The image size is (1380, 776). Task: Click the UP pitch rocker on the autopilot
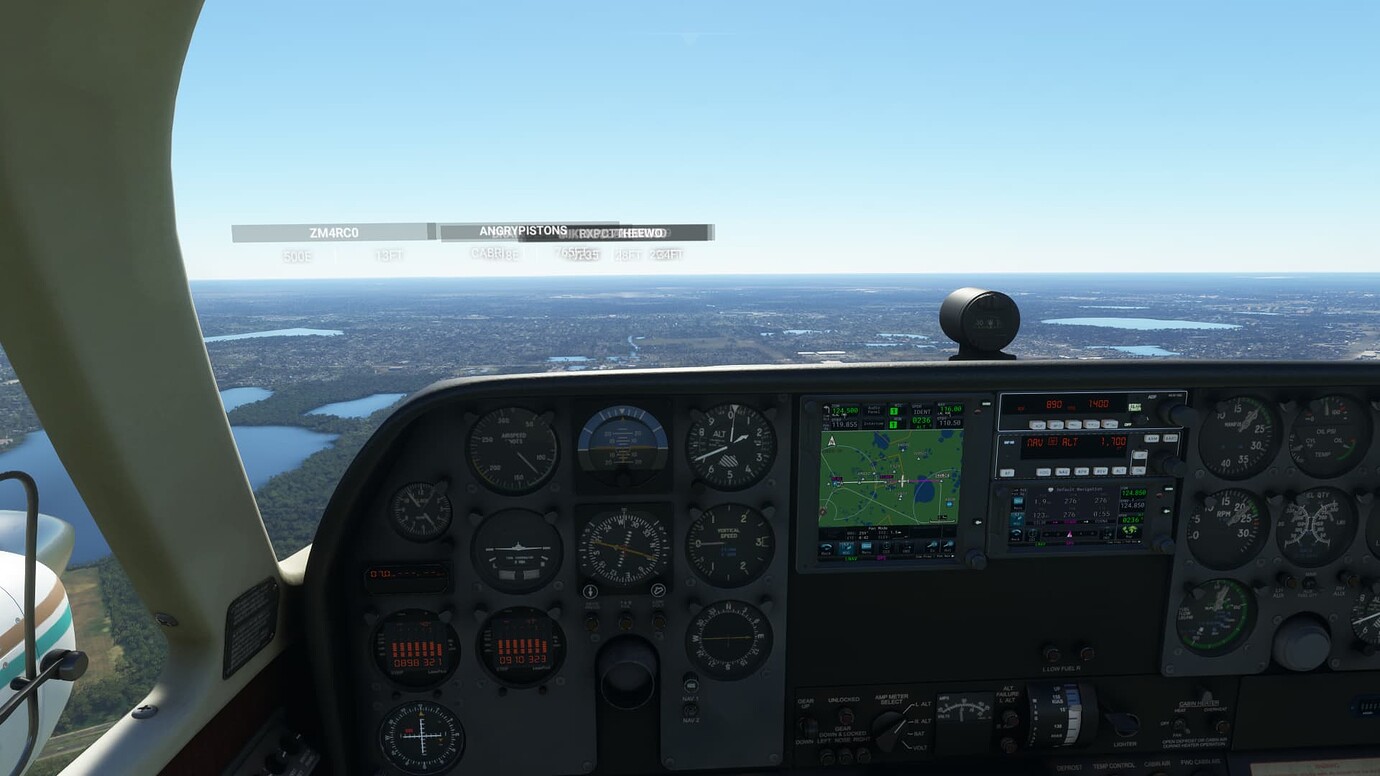click(1140, 455)
